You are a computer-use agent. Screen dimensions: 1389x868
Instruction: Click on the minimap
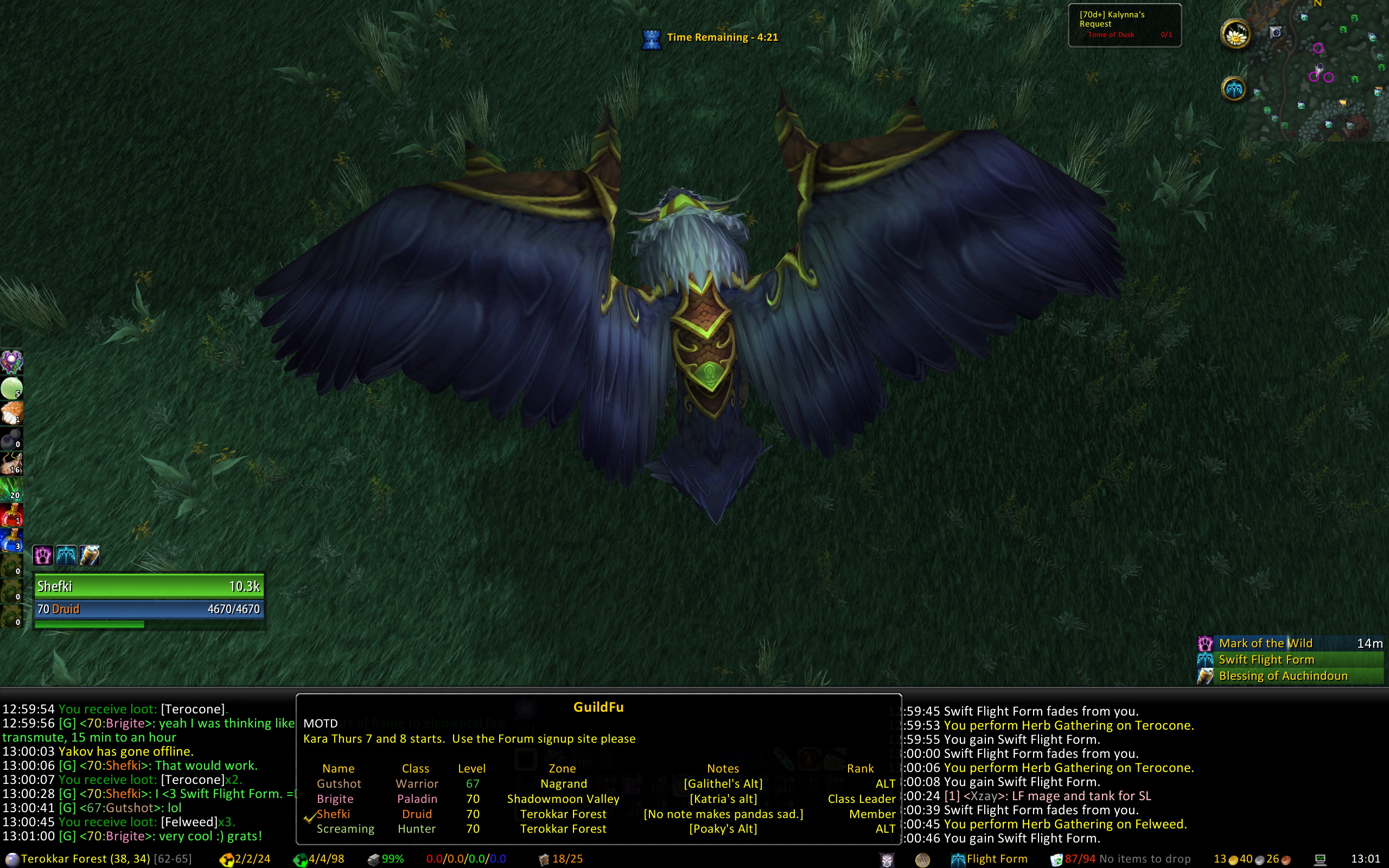click(x=1320, y=69)
